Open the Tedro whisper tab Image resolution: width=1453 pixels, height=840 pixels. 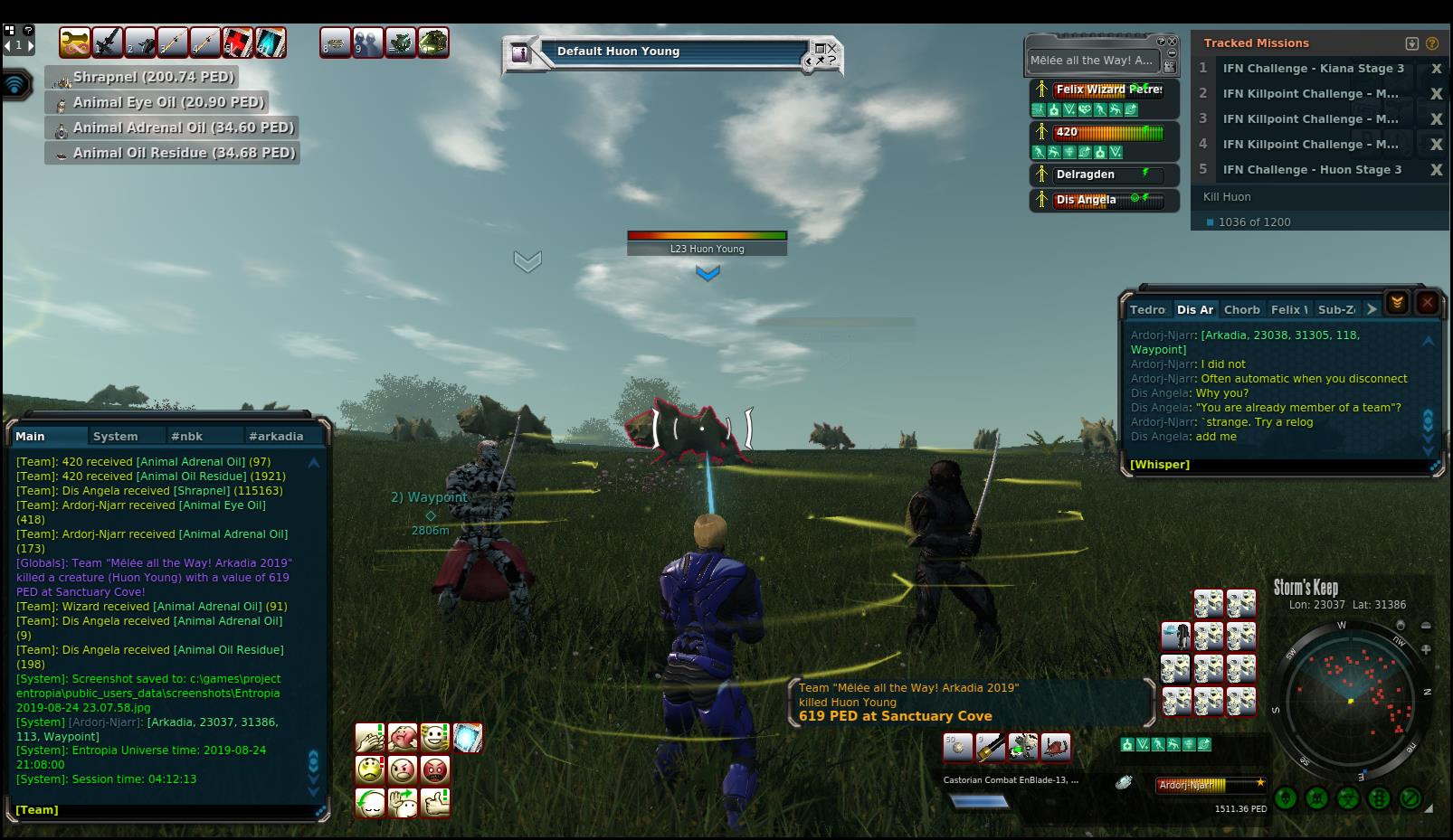tap(1147, 309)
